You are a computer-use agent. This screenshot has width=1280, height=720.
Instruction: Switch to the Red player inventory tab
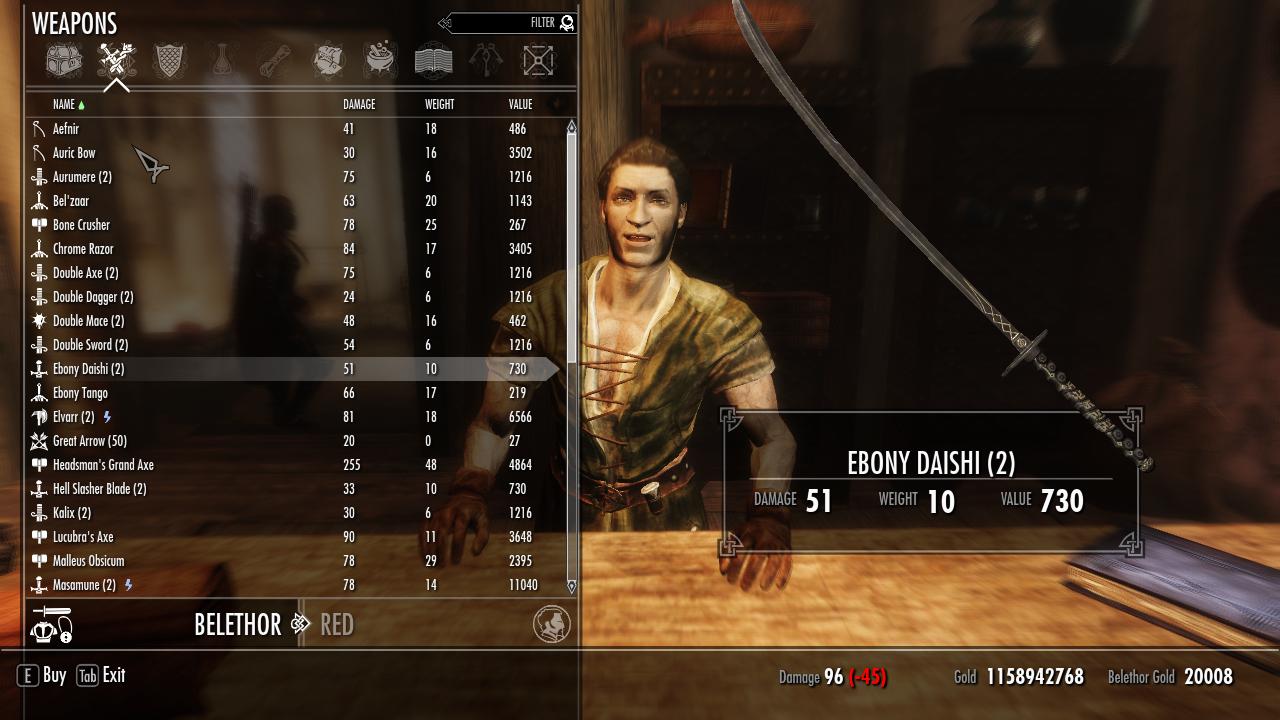coord(337,625)
